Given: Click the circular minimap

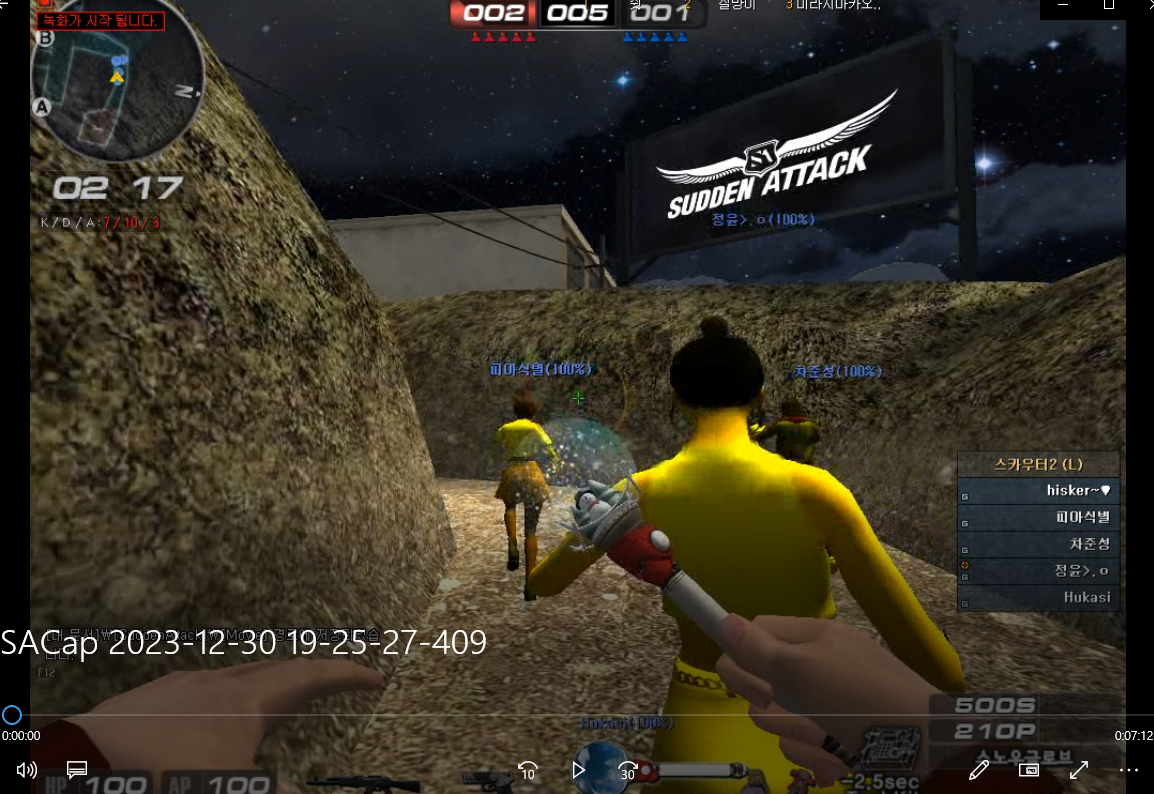Looking at the screenshot, I should coord(117,86).
